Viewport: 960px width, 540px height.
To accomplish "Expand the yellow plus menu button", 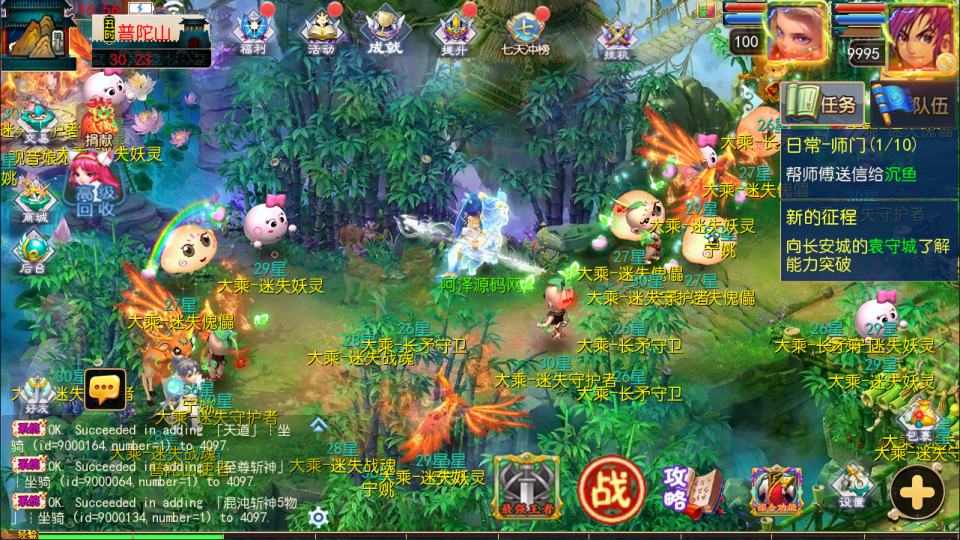I will point(917,492).
